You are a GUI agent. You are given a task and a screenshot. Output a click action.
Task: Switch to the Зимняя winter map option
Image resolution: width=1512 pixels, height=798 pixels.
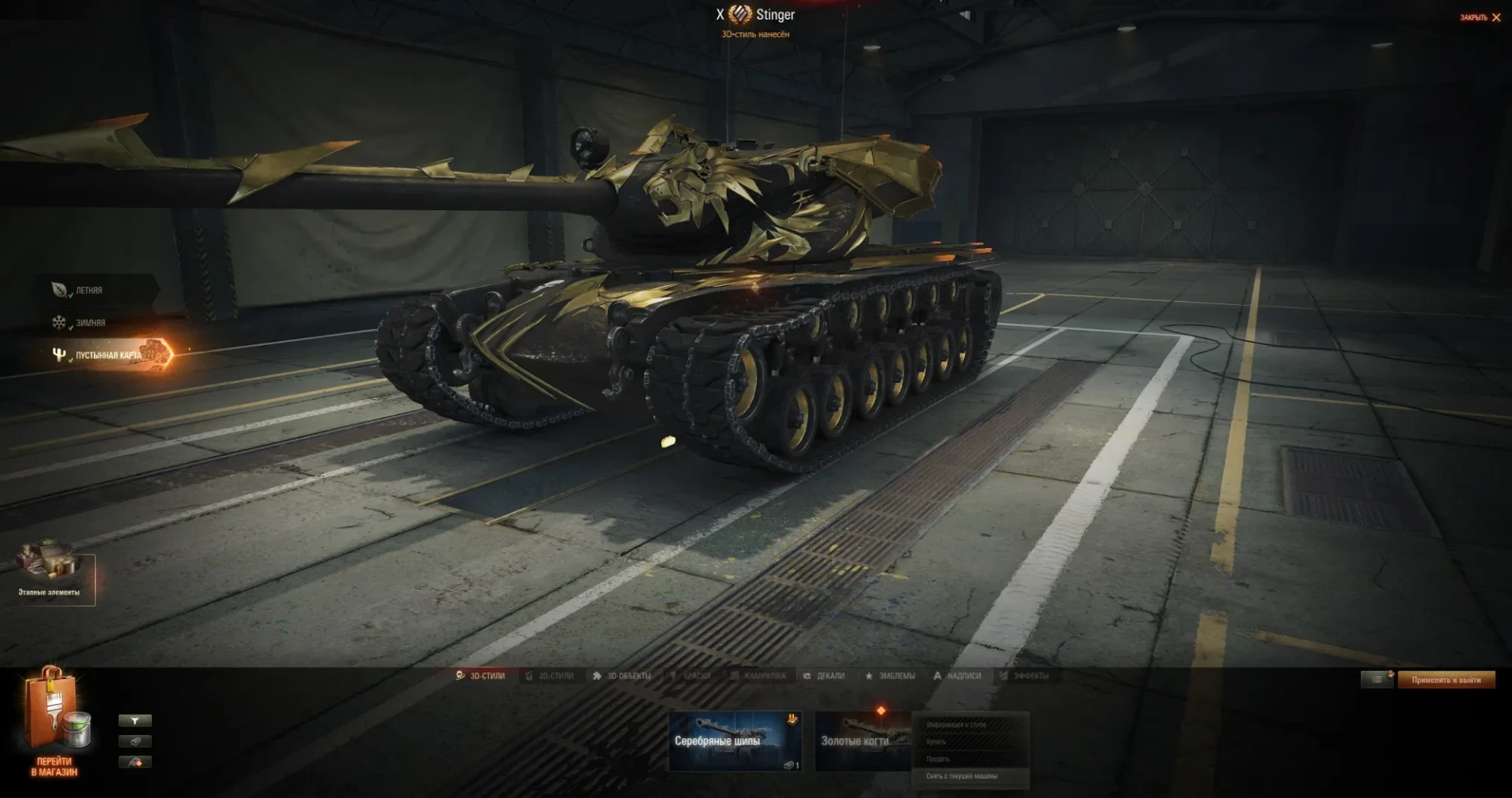[89, 323]
